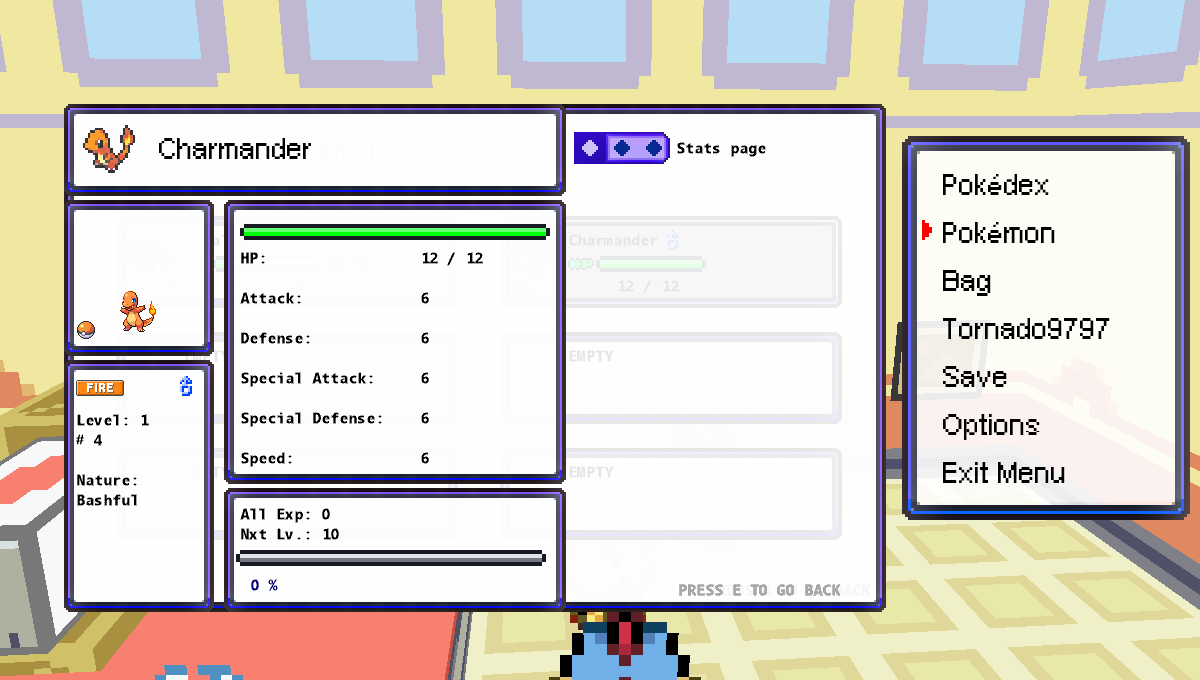Open the Bag from the menu

[x=966, y=282]
